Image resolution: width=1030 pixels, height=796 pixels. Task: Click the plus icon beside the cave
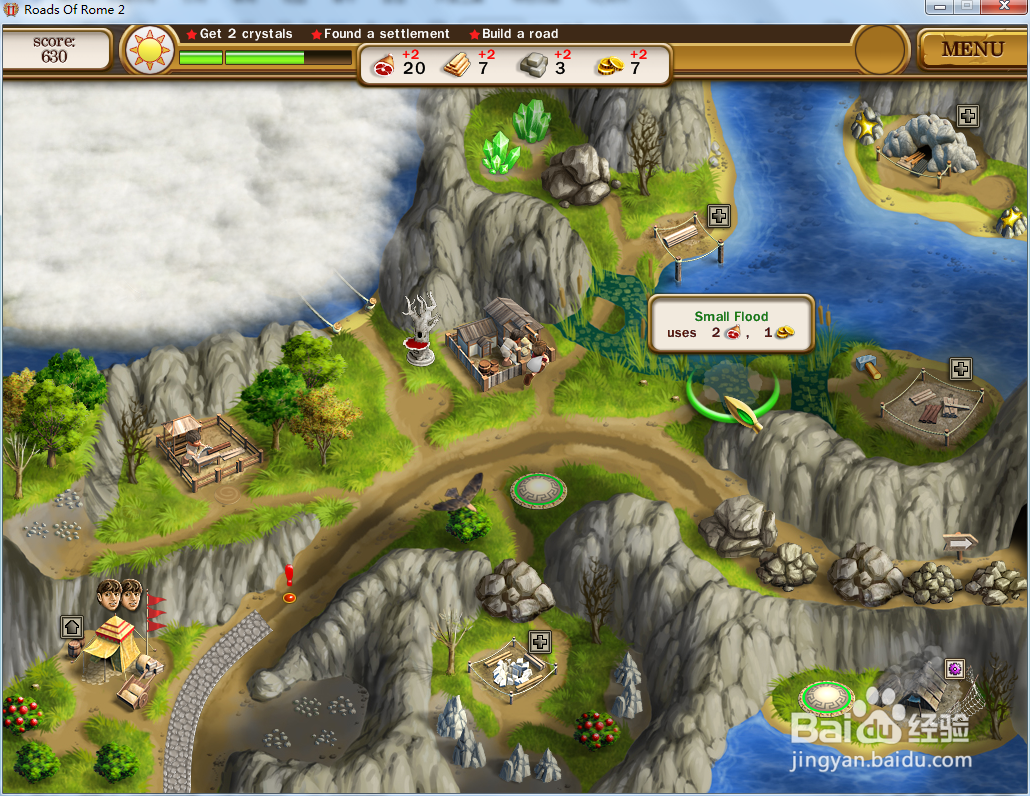pos(967,116)
